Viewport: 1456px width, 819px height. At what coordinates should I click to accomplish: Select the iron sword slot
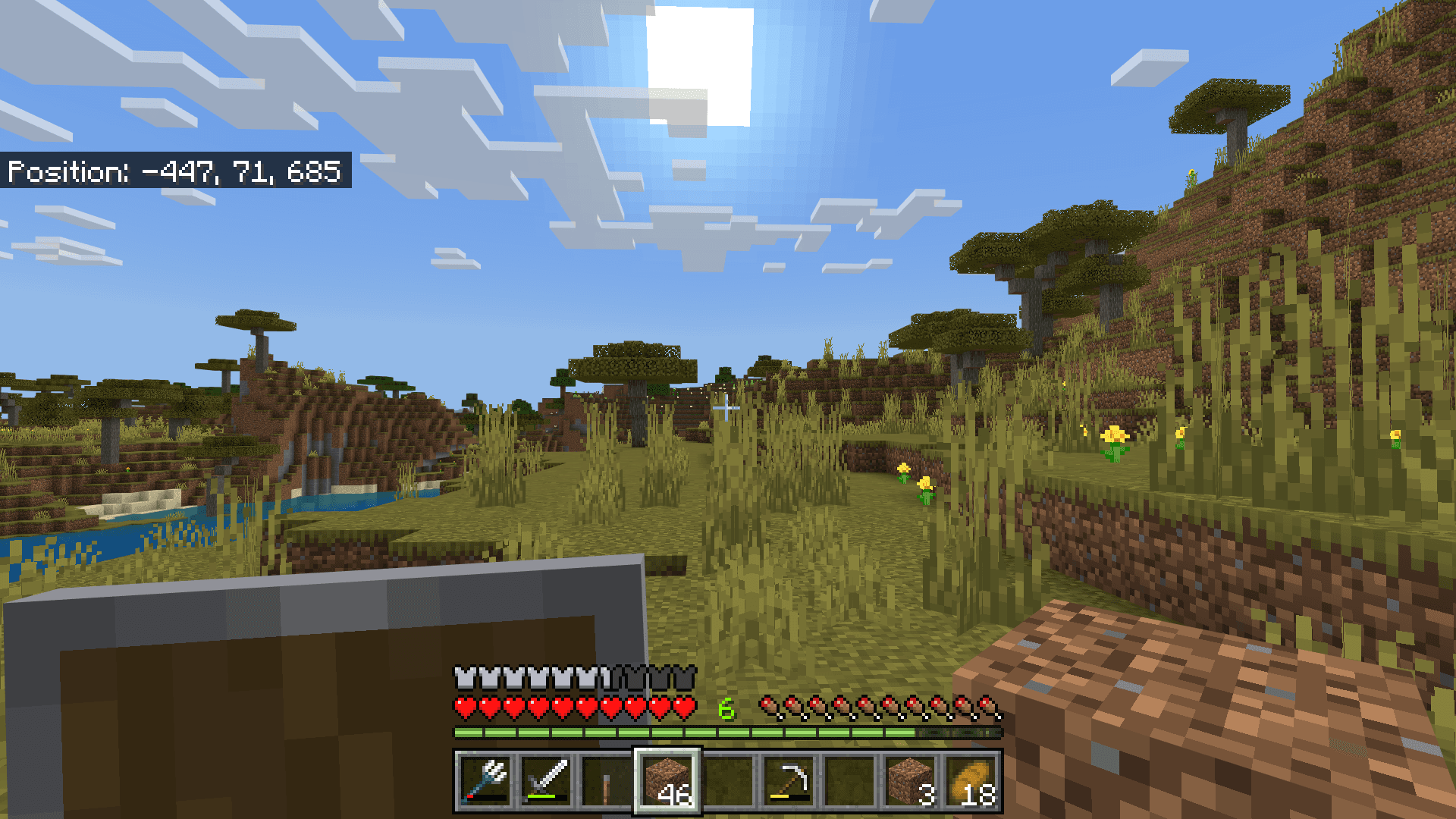(x=547, y=781)
